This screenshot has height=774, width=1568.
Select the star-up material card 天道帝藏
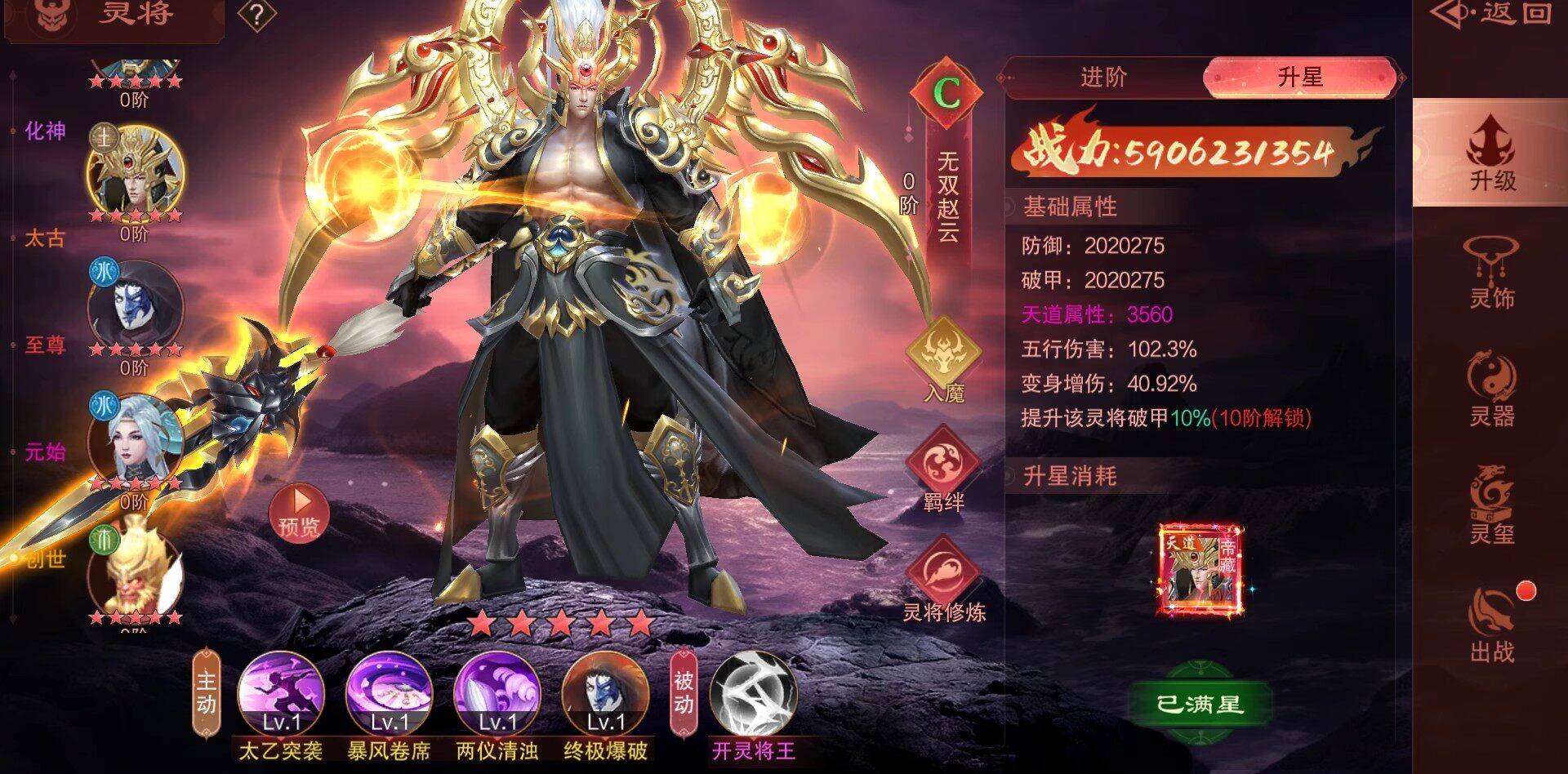pyautogui.click(x=1200, y=570)
